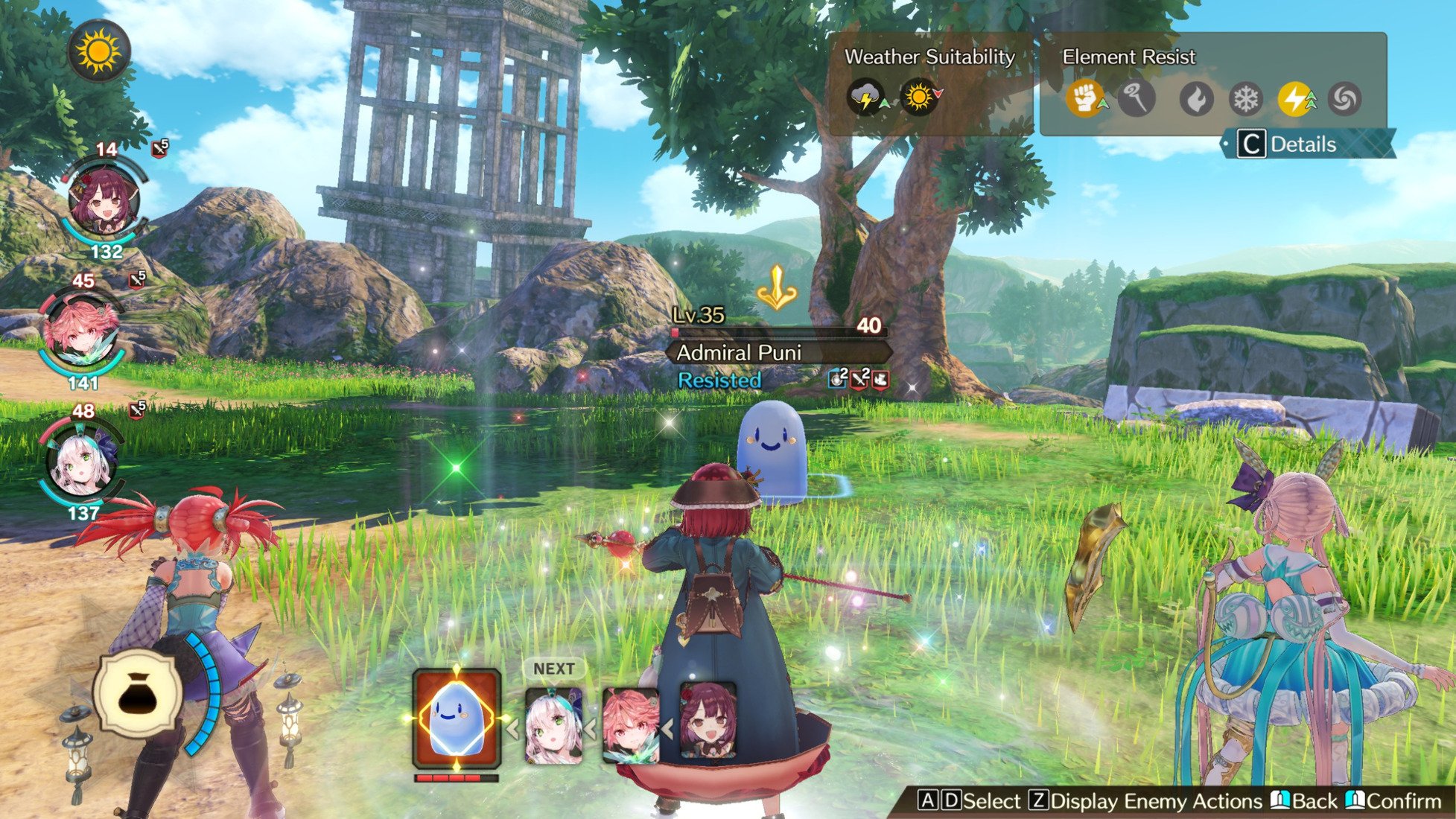Choose Sophie's portrait in the turn order
This screenshot has height=819, width=1456.
pyautogui.click(x=708, y=720)
